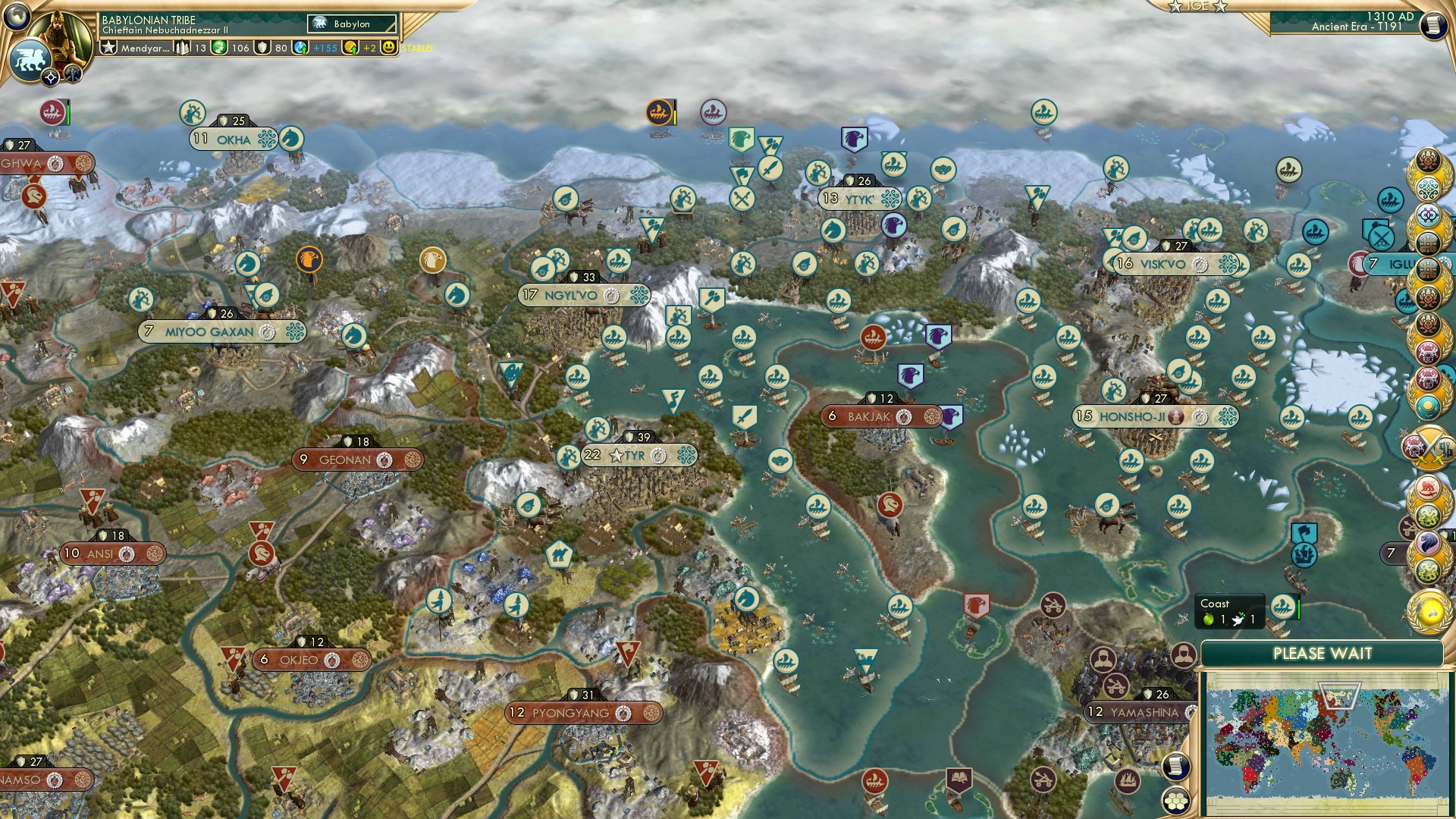Click the STABLE! status indicator
This screenshot has width=1456, height=819.
pos(416,49)
